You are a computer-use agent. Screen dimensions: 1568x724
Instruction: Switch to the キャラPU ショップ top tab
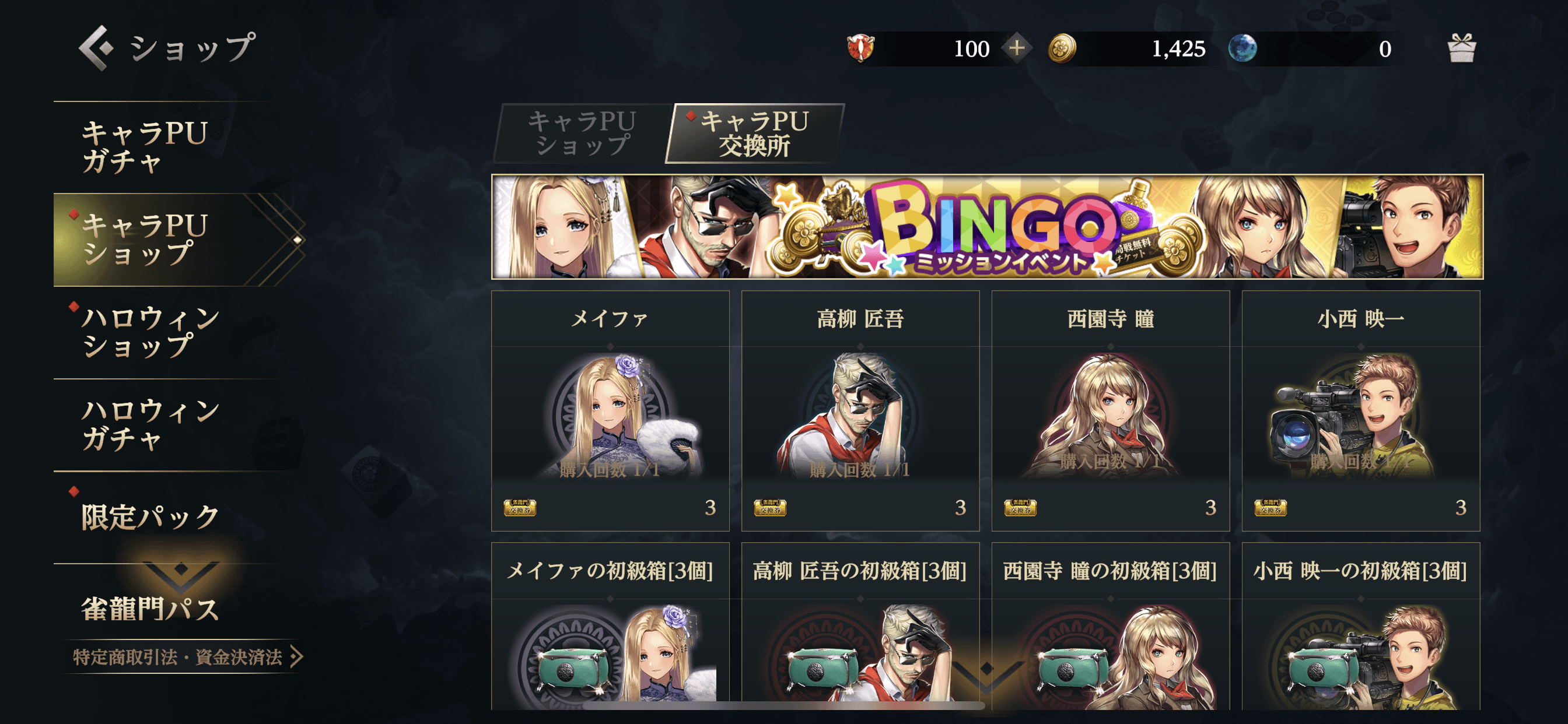tap(582, 133)
